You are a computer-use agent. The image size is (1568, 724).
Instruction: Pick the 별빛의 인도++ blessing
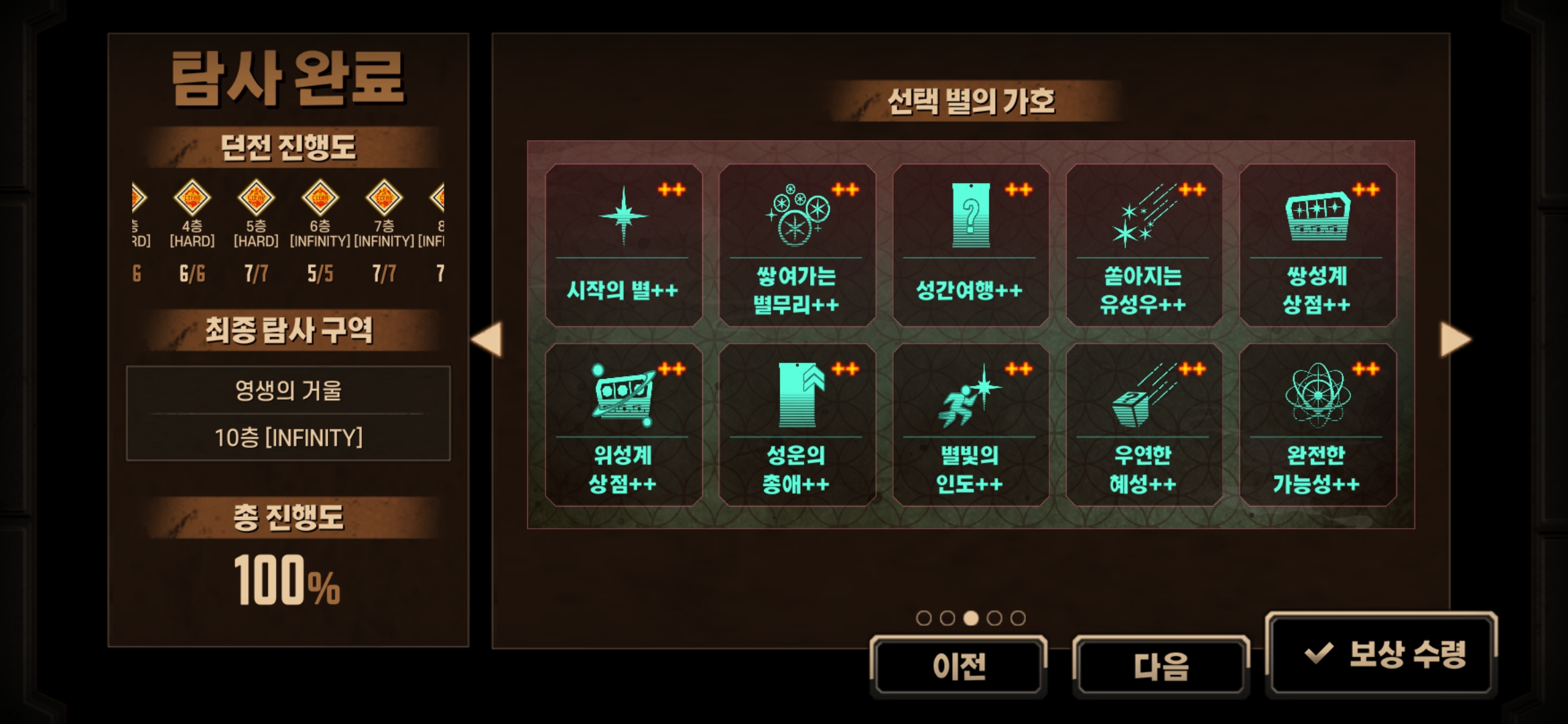(970, 425)
